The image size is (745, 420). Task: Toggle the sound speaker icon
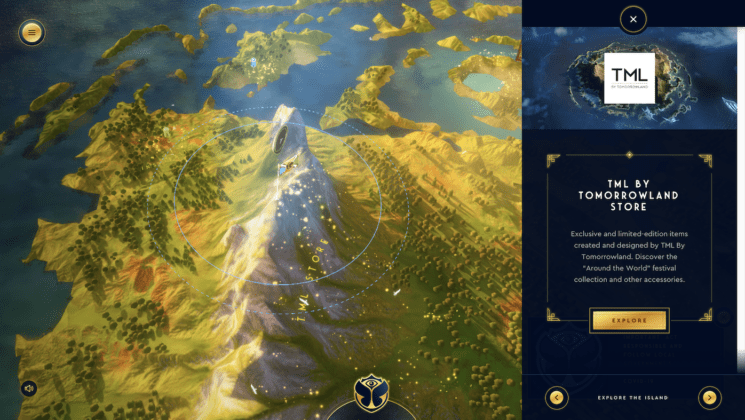point(29,388)
